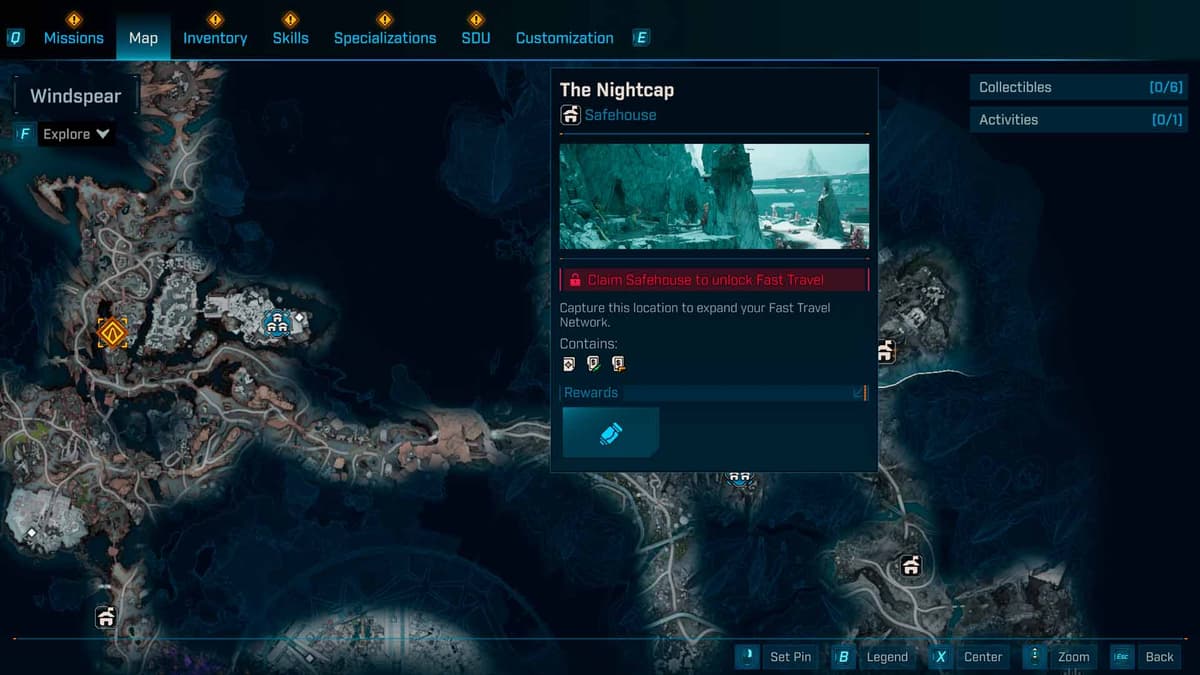Image resolution: width=1200 pixels, height=675 pixels.
Task: Switch to the SDU tab
Action: tap(476, 38)
